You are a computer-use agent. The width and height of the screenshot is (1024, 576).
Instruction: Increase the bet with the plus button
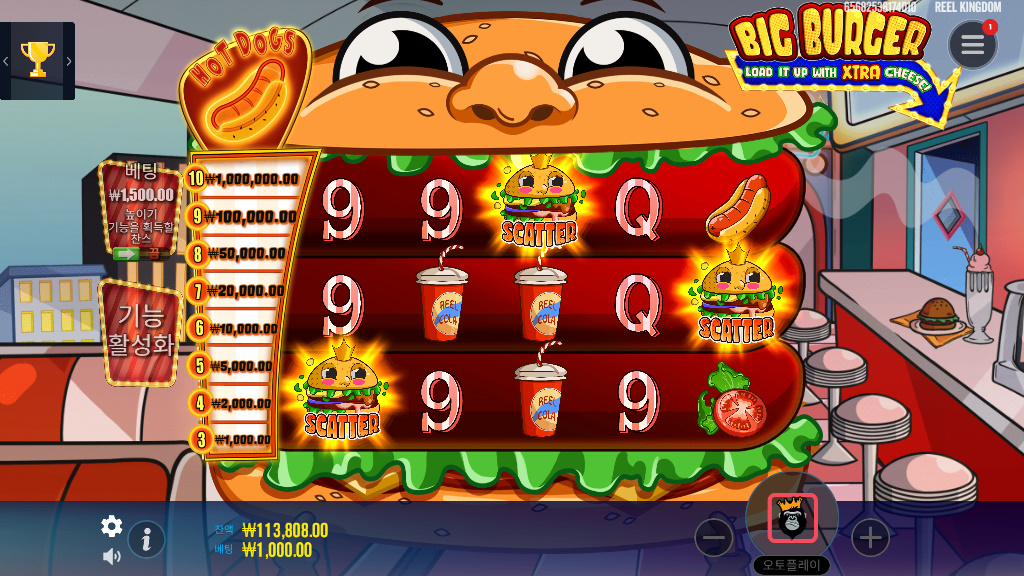click(x=870, y=538)
